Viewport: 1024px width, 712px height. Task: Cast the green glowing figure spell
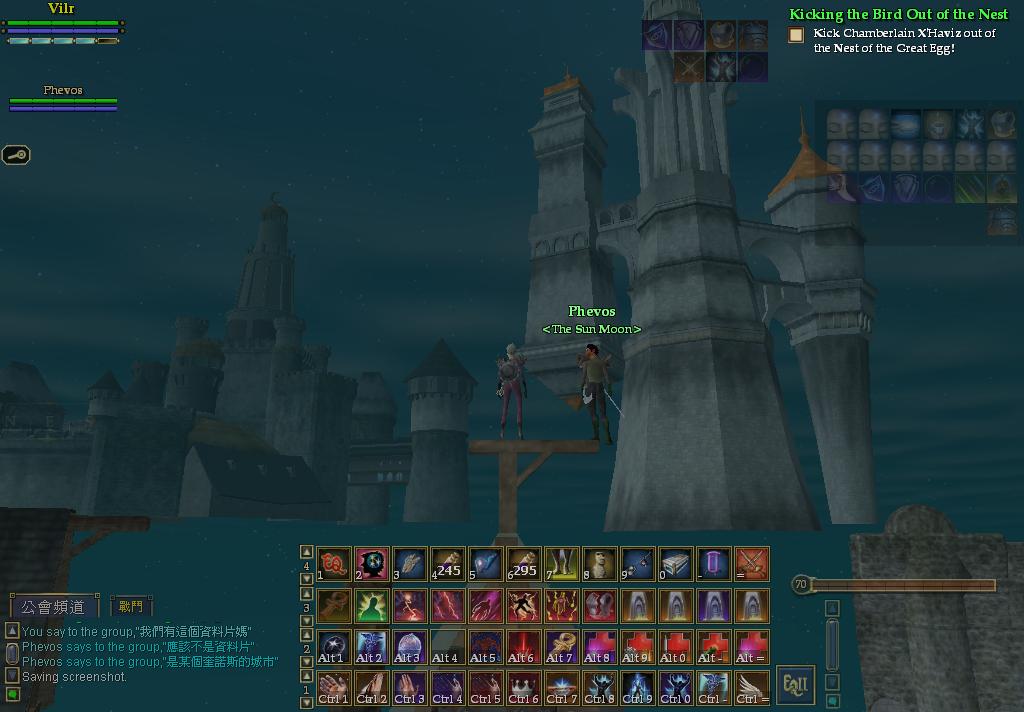pyautogui.click(x=372, y=605)
